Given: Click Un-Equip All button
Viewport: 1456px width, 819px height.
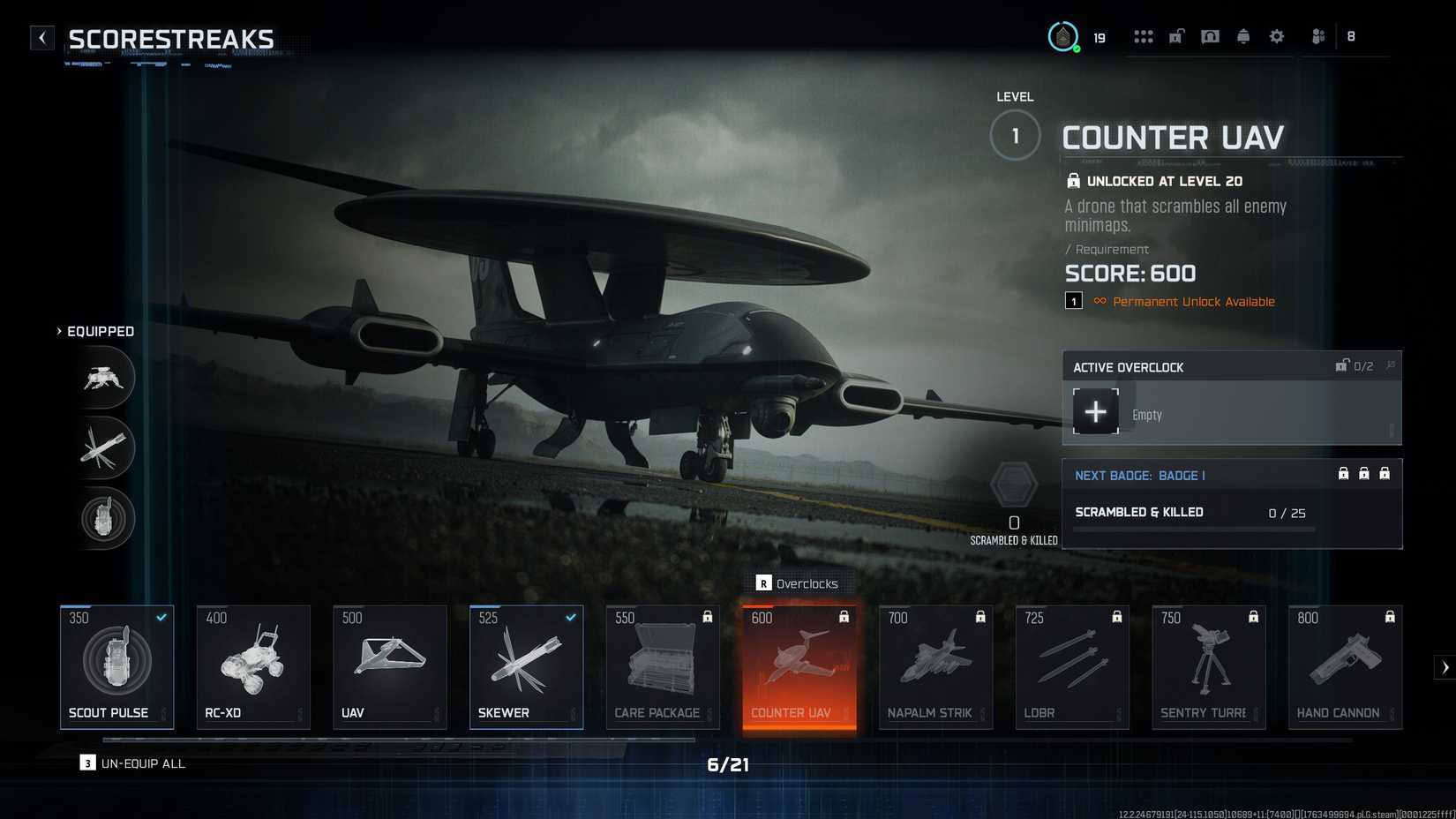Looking at the screenshot, I should (132, 763).
